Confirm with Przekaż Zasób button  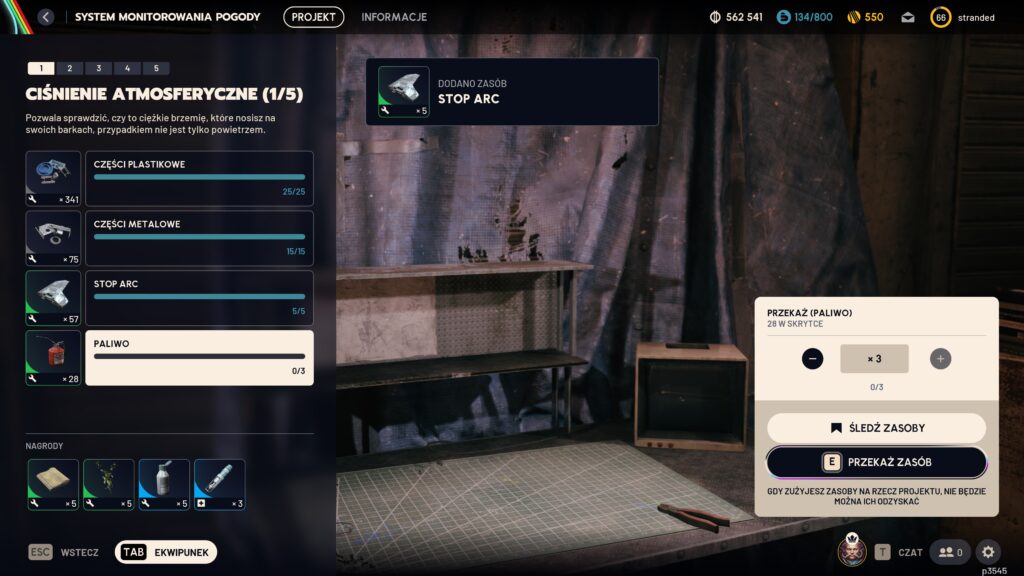[876, 462]
